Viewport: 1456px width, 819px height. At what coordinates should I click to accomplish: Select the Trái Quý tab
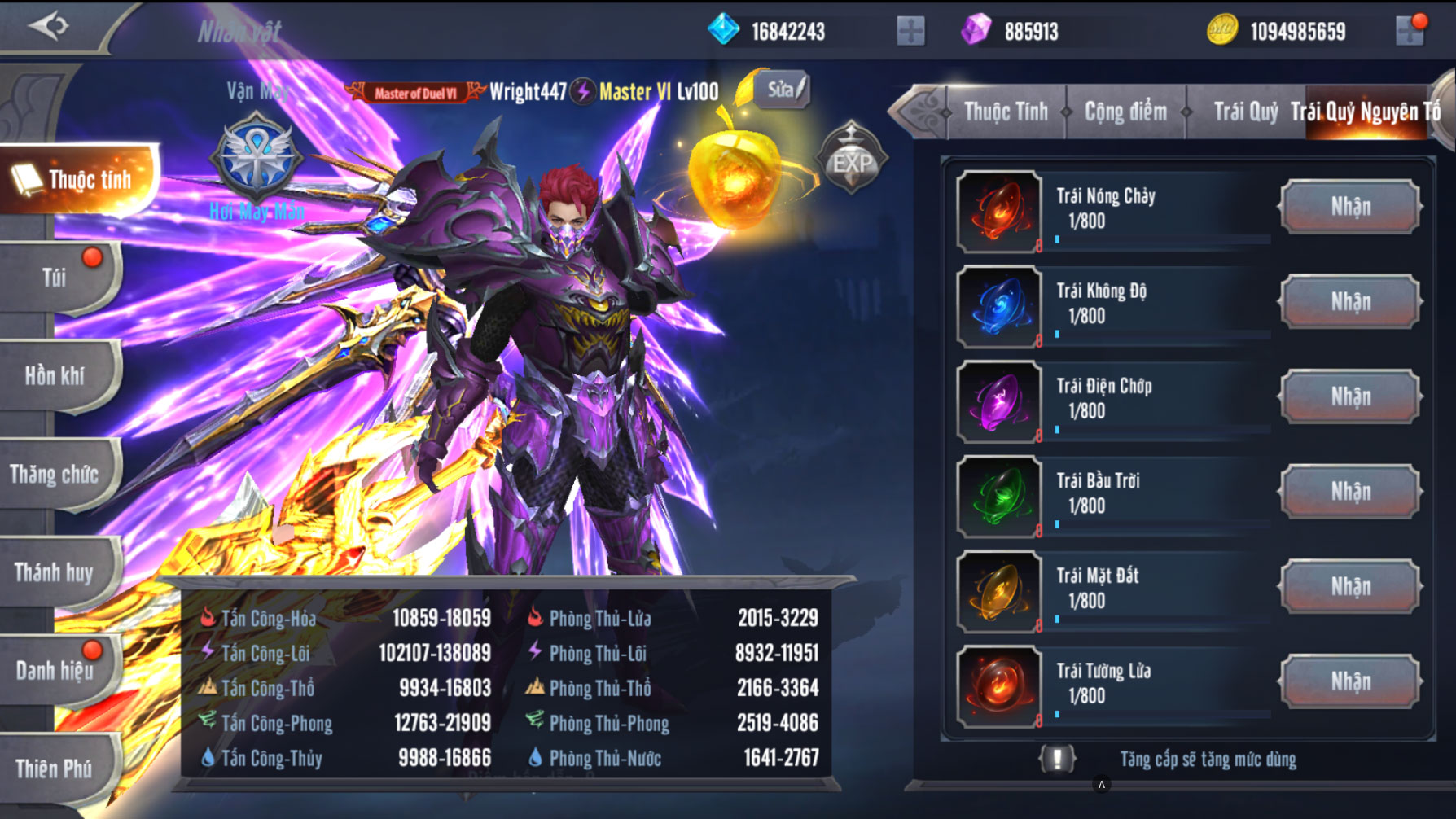1244,112
